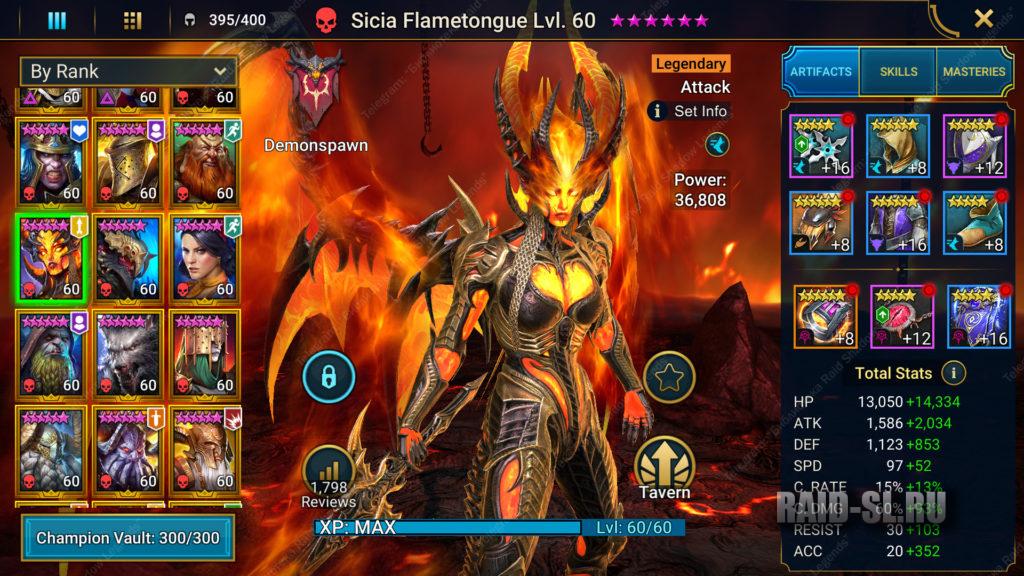Viewport: 1024px width, 576px height.
Task: Open the Champion Vault 300/300
Action: pyautogui.click(x=128, y=538)
